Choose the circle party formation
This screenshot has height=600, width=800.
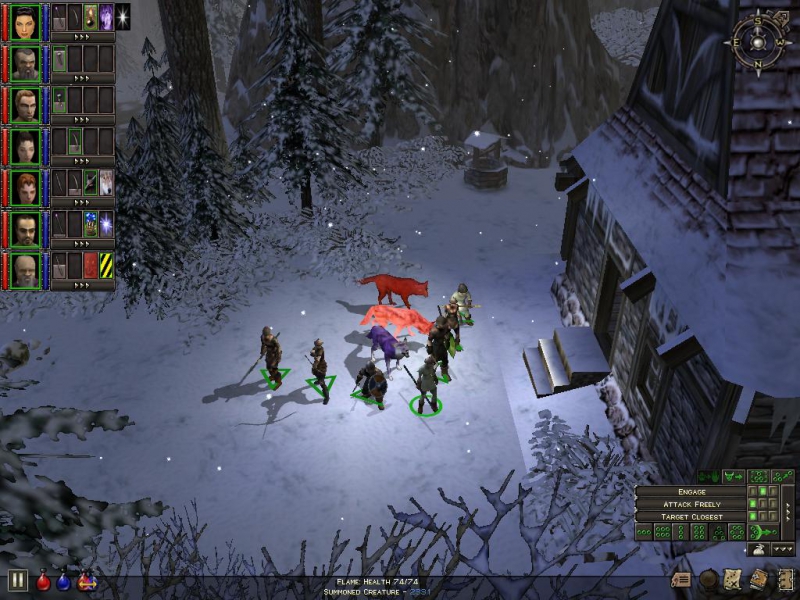pyautogui.click(x=736, y=532)
